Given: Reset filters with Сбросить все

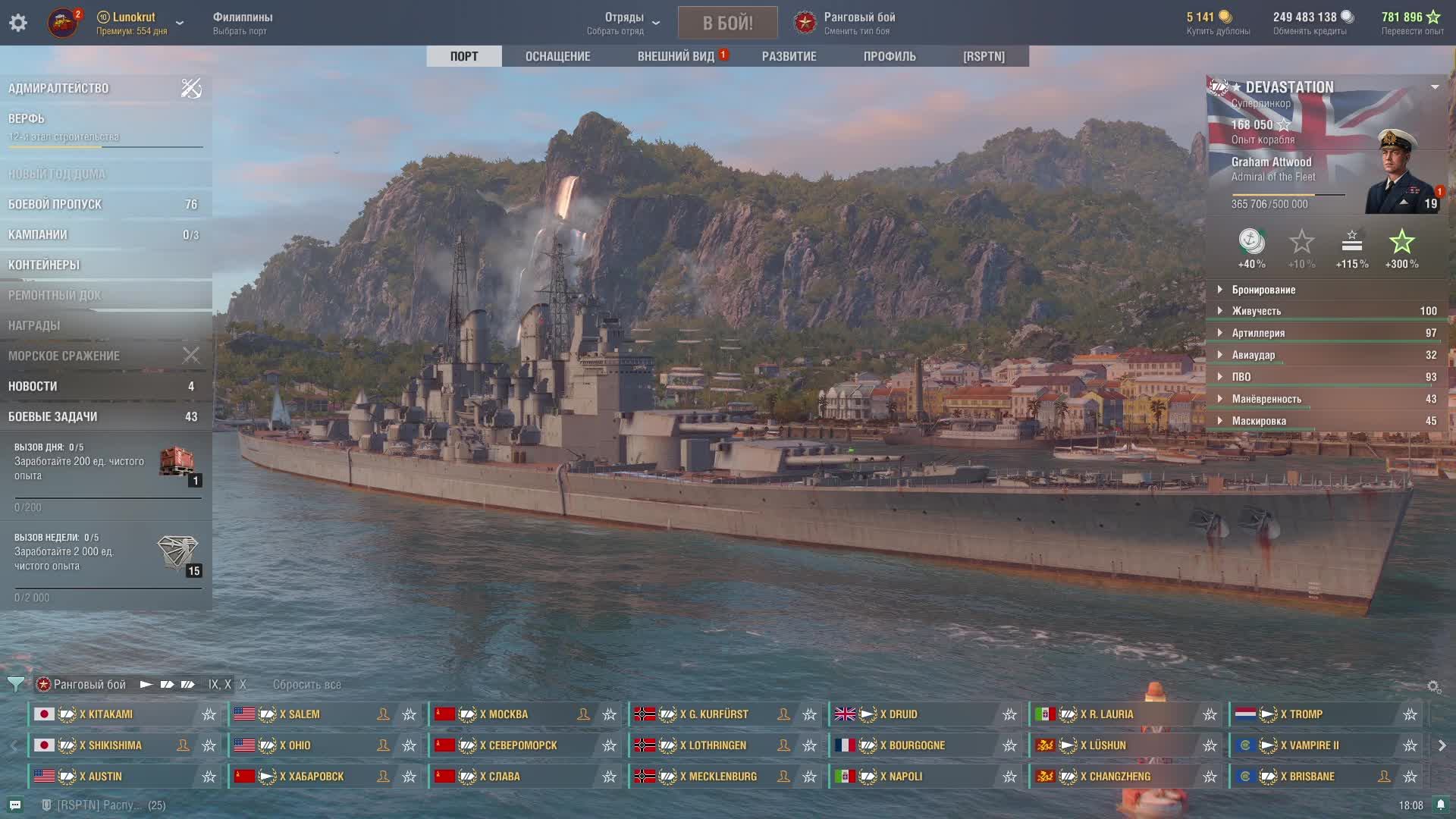Looking at the screenshot, I should (306, 684).
